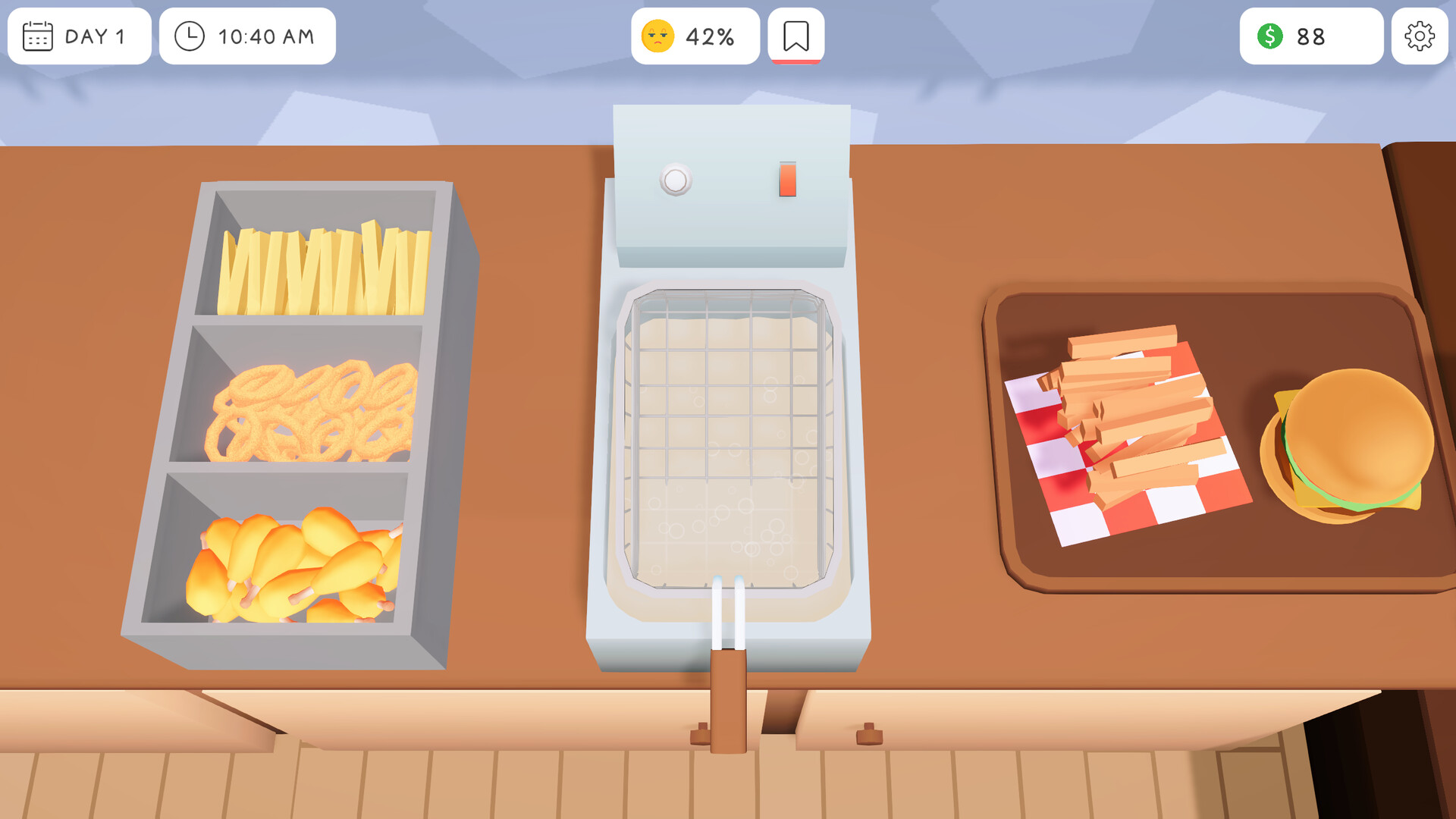
Task: Open the settings gear icon
Action: point(1420,36)
